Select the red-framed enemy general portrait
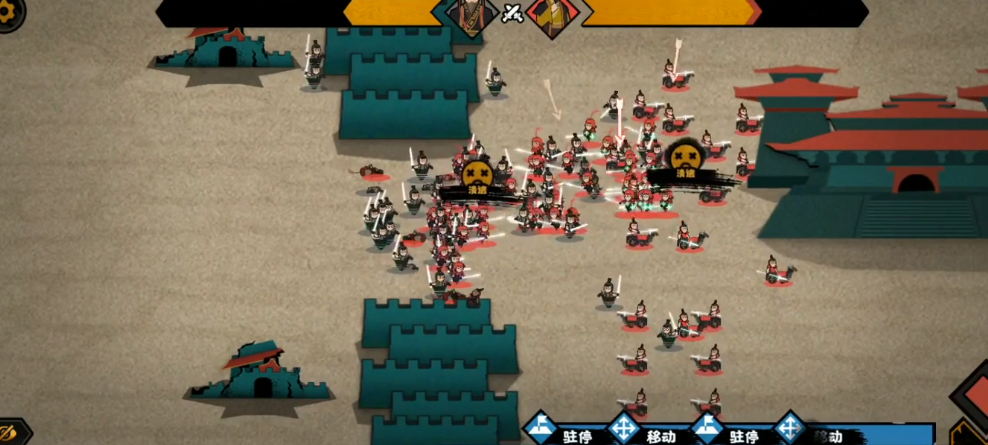The height and width of the screenshot is (445, 988). (x=551, y=16)
